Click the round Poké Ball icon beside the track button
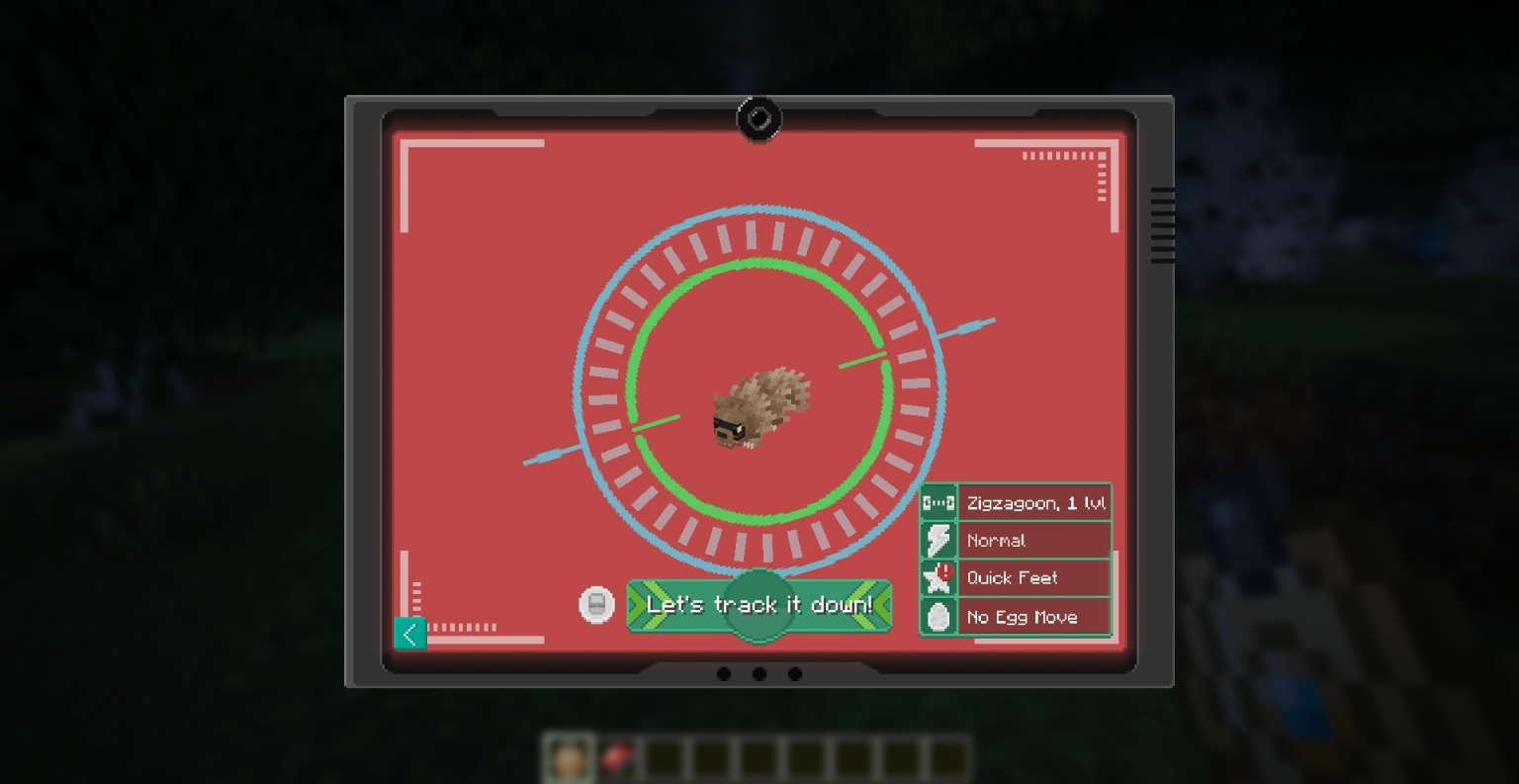This screenshot has width=1519, height=784. click(596, 604)
